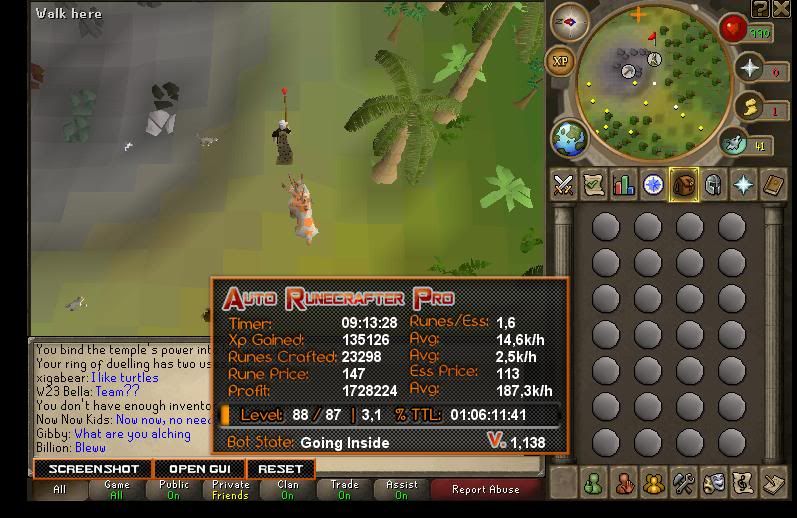Screen dimensions: 797x518
Task: Open the world map globe
Action: (568, 137)
